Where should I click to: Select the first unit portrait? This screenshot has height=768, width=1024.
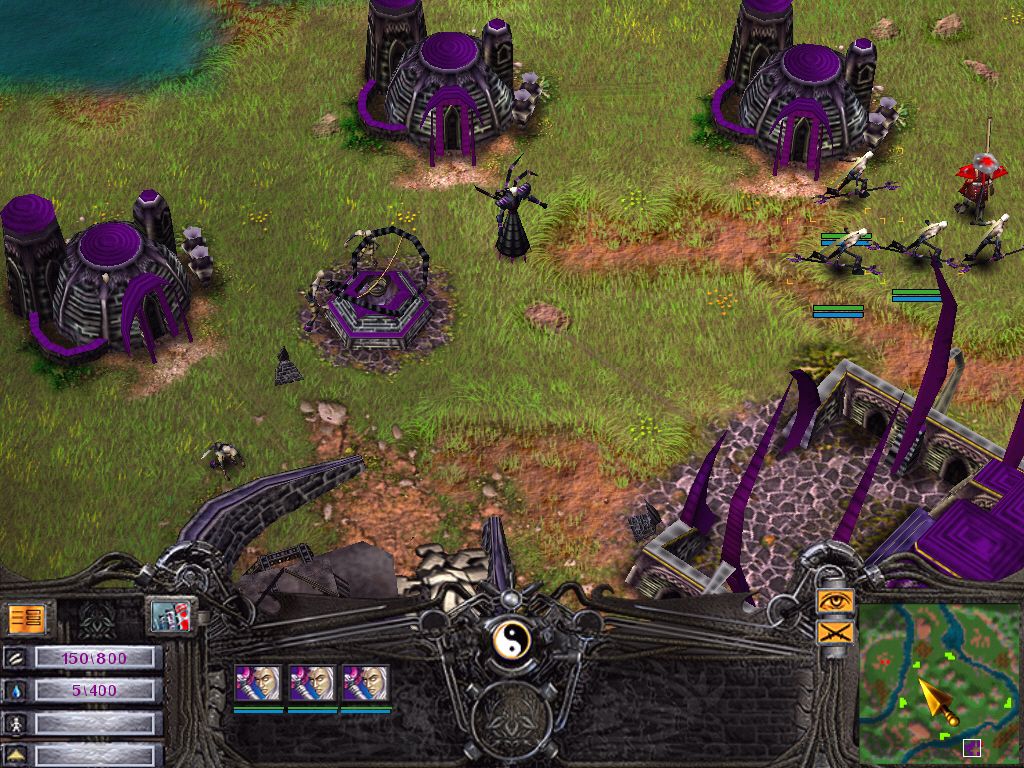[257, 683]
